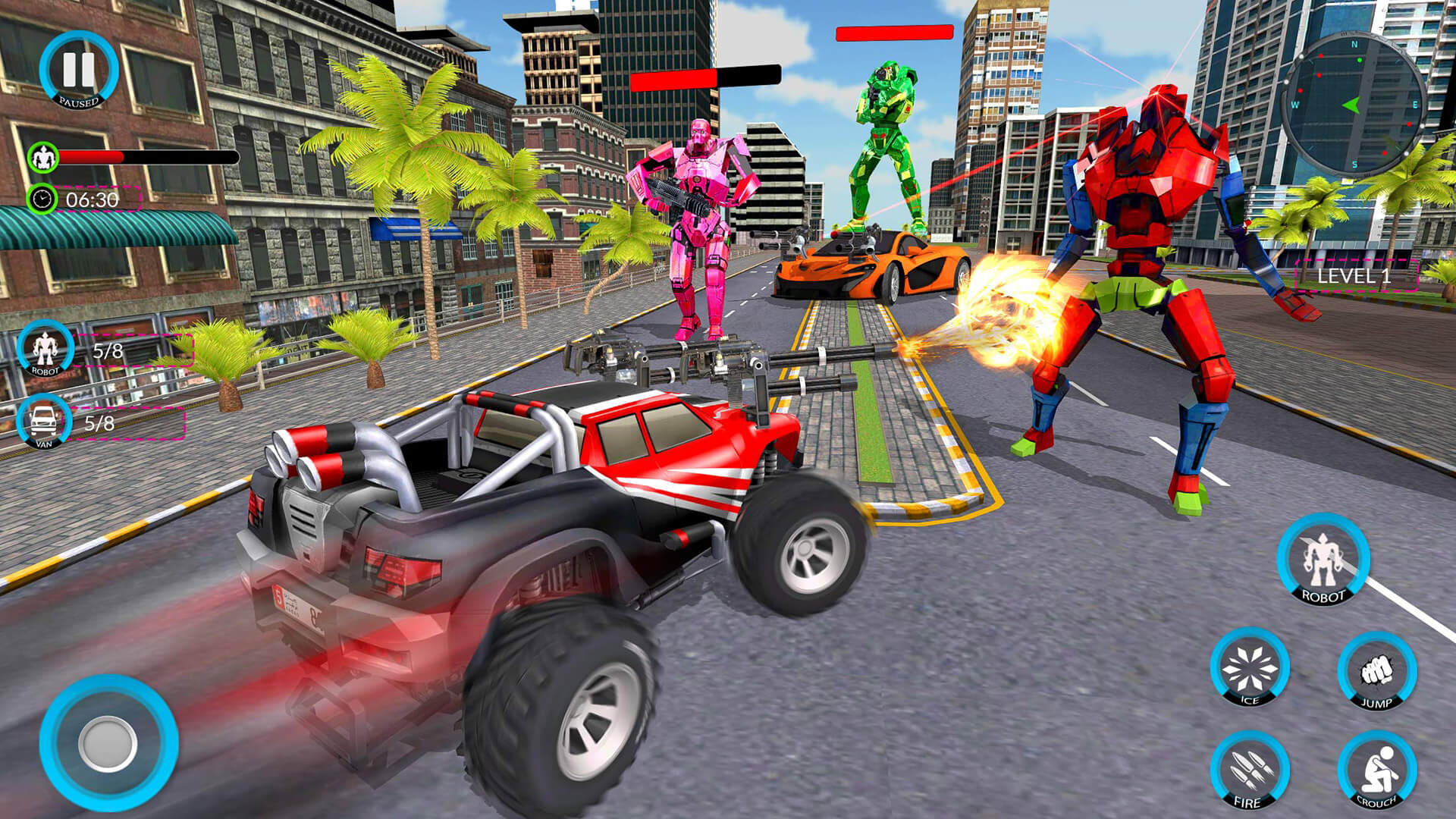Transform using the Robot button

click(1323, 560)
